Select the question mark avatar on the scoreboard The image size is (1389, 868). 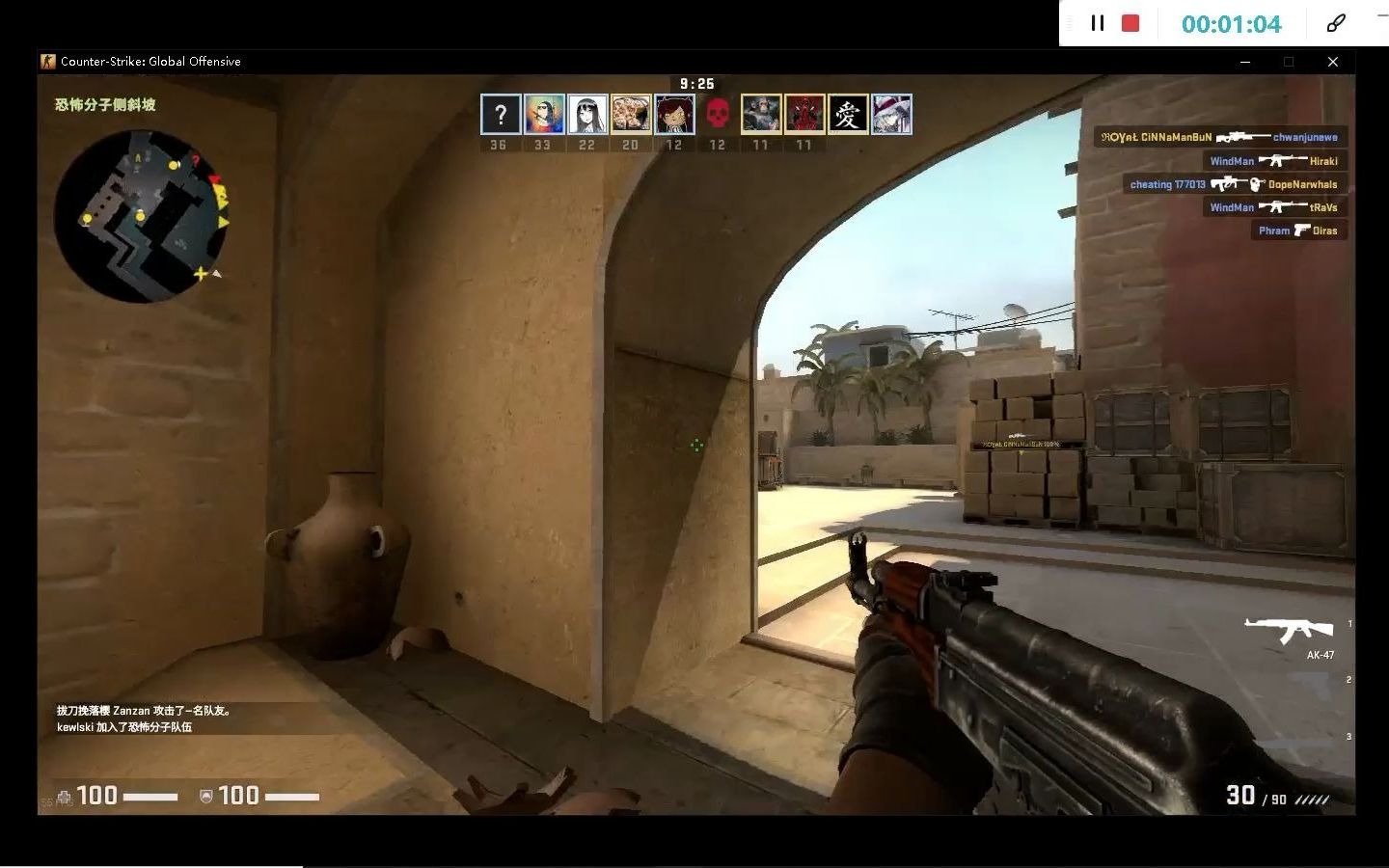point(499,114)
